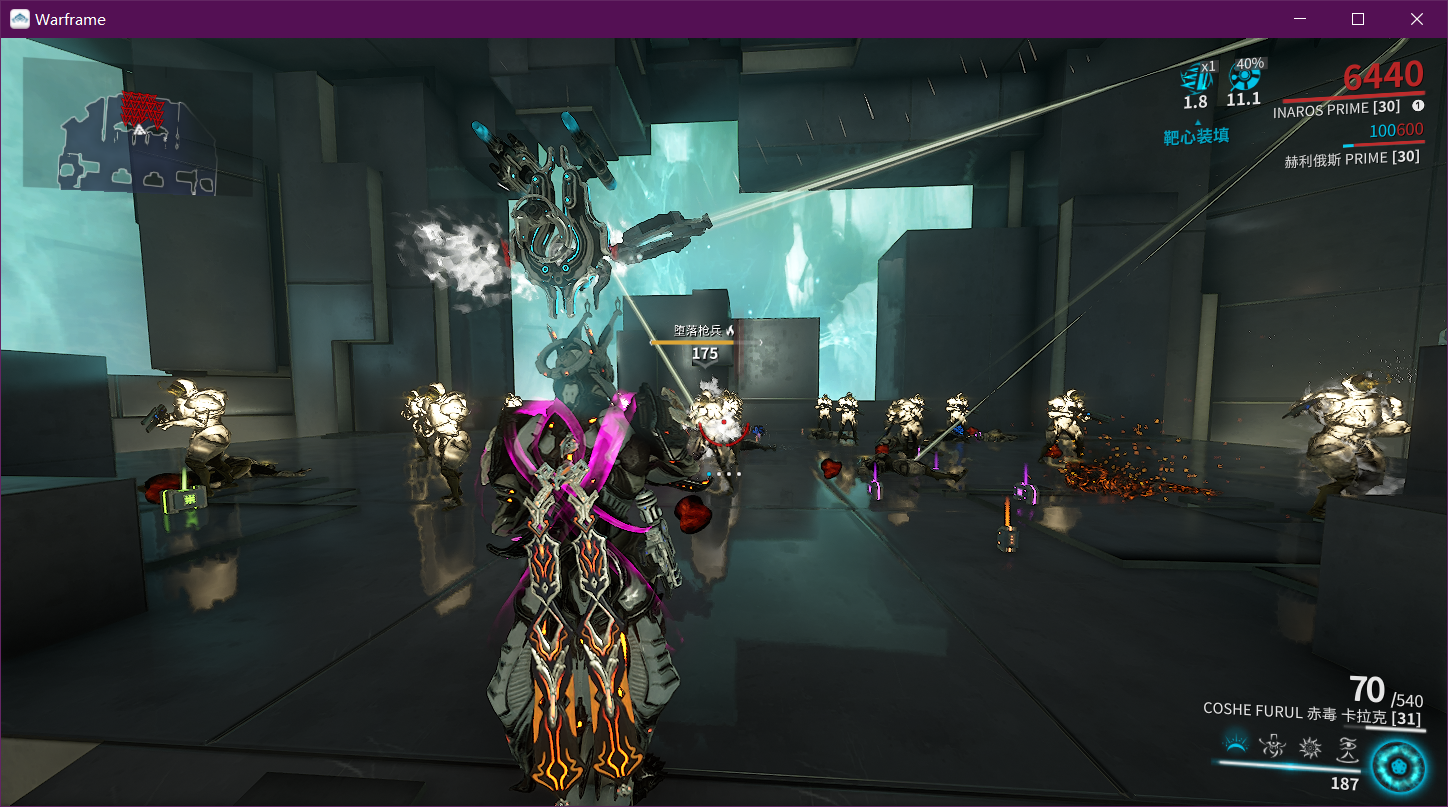The image size is (1448, 807).
Task: Activate the Desiccation ability icon
Action: point(1234,746)
